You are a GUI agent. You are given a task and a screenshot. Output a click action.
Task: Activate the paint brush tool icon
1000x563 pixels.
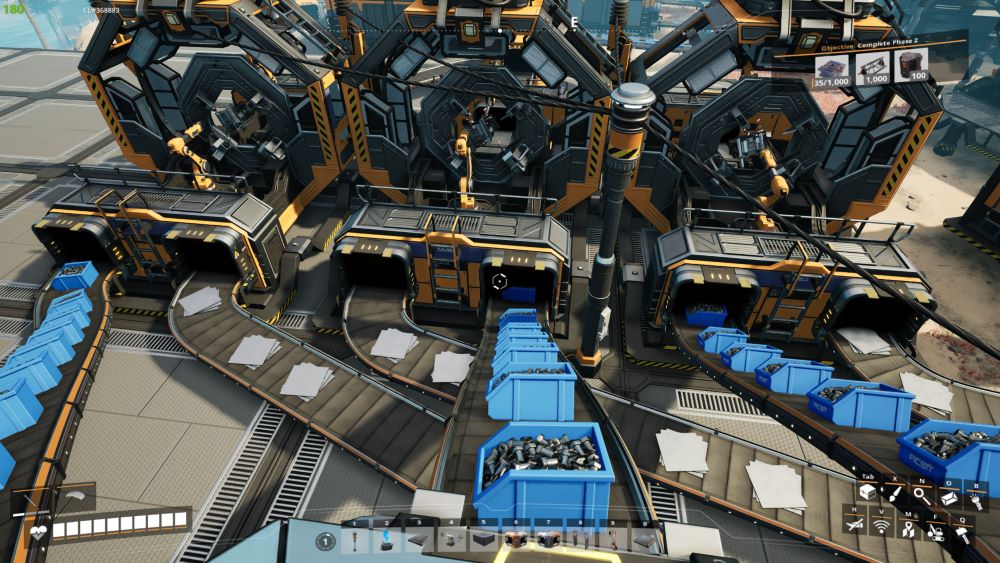pos(894,493)
